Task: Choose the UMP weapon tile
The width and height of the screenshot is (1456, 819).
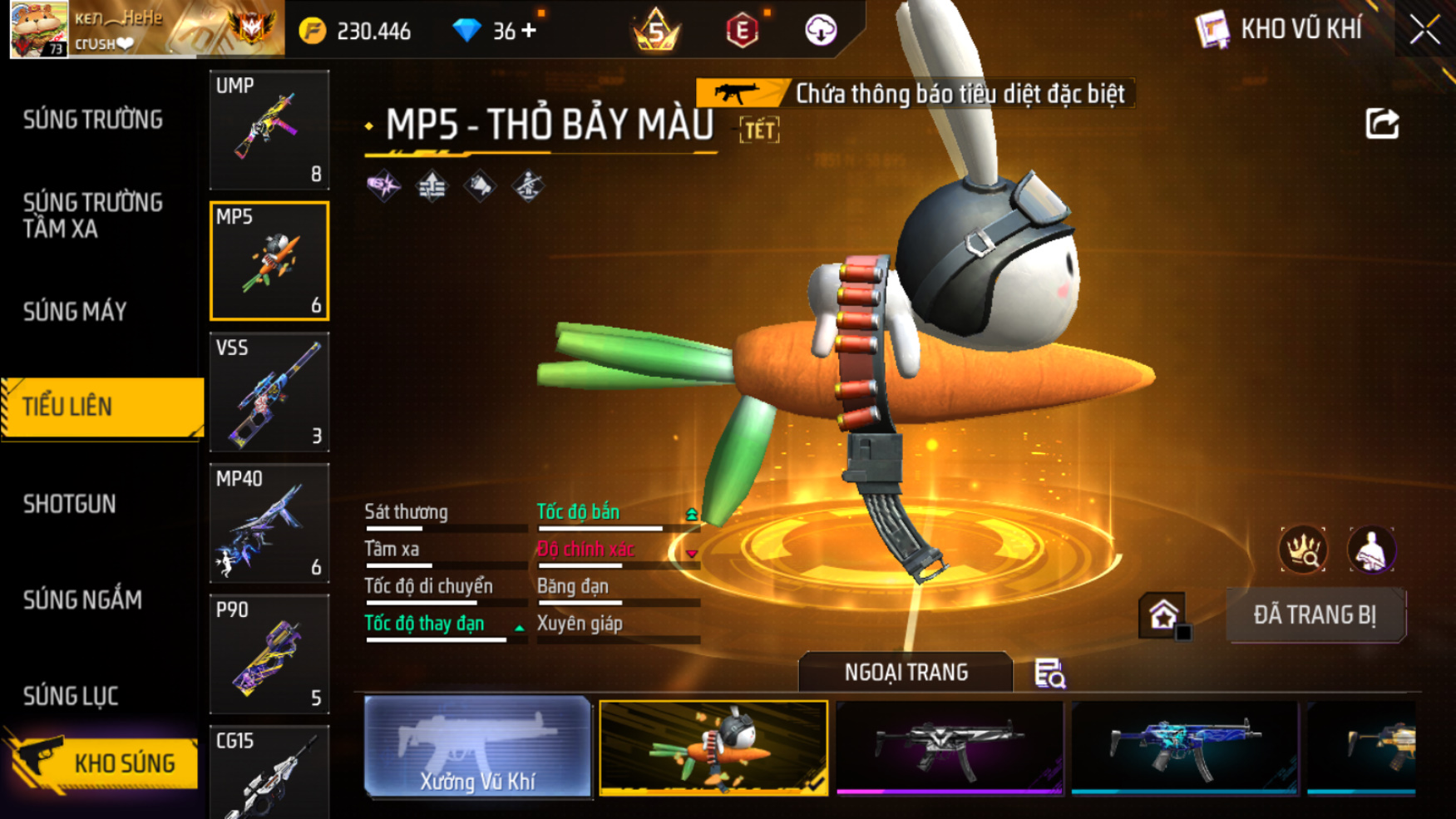Action: pos(269,130)
